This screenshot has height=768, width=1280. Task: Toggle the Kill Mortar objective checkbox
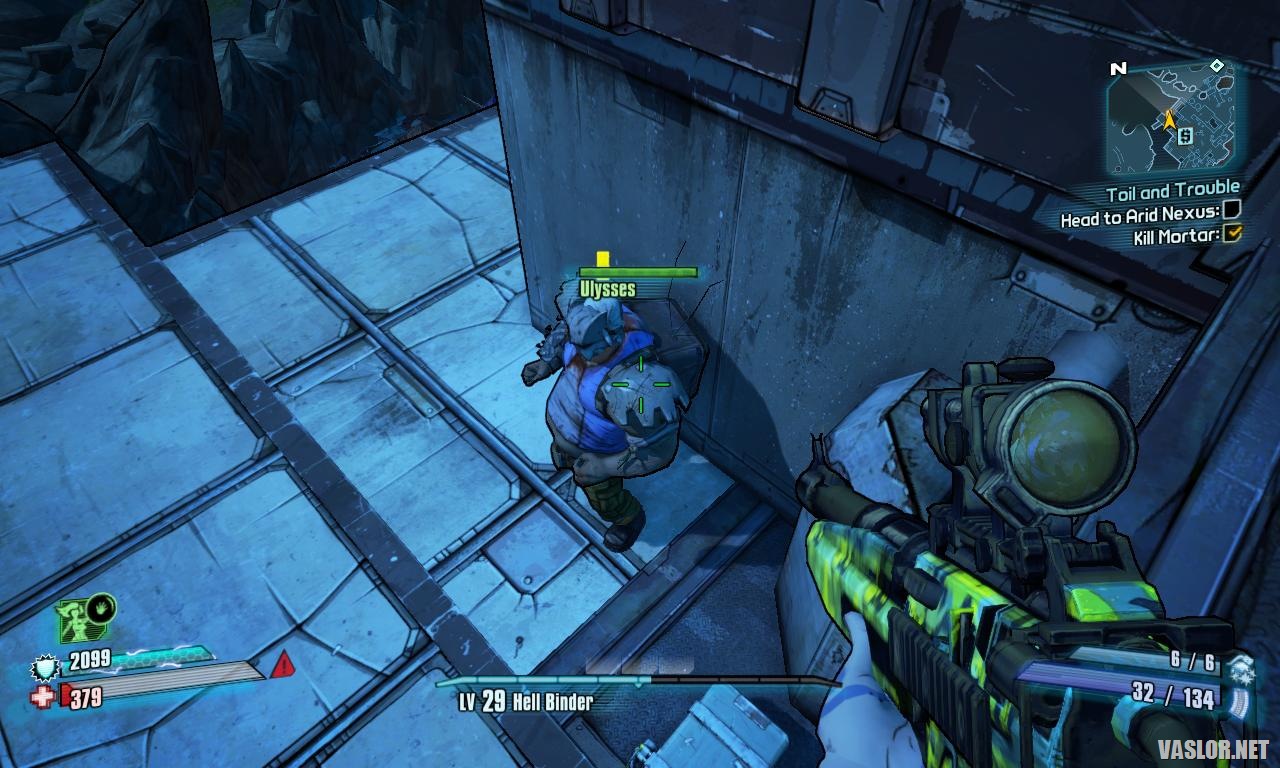click(1233, 234)
